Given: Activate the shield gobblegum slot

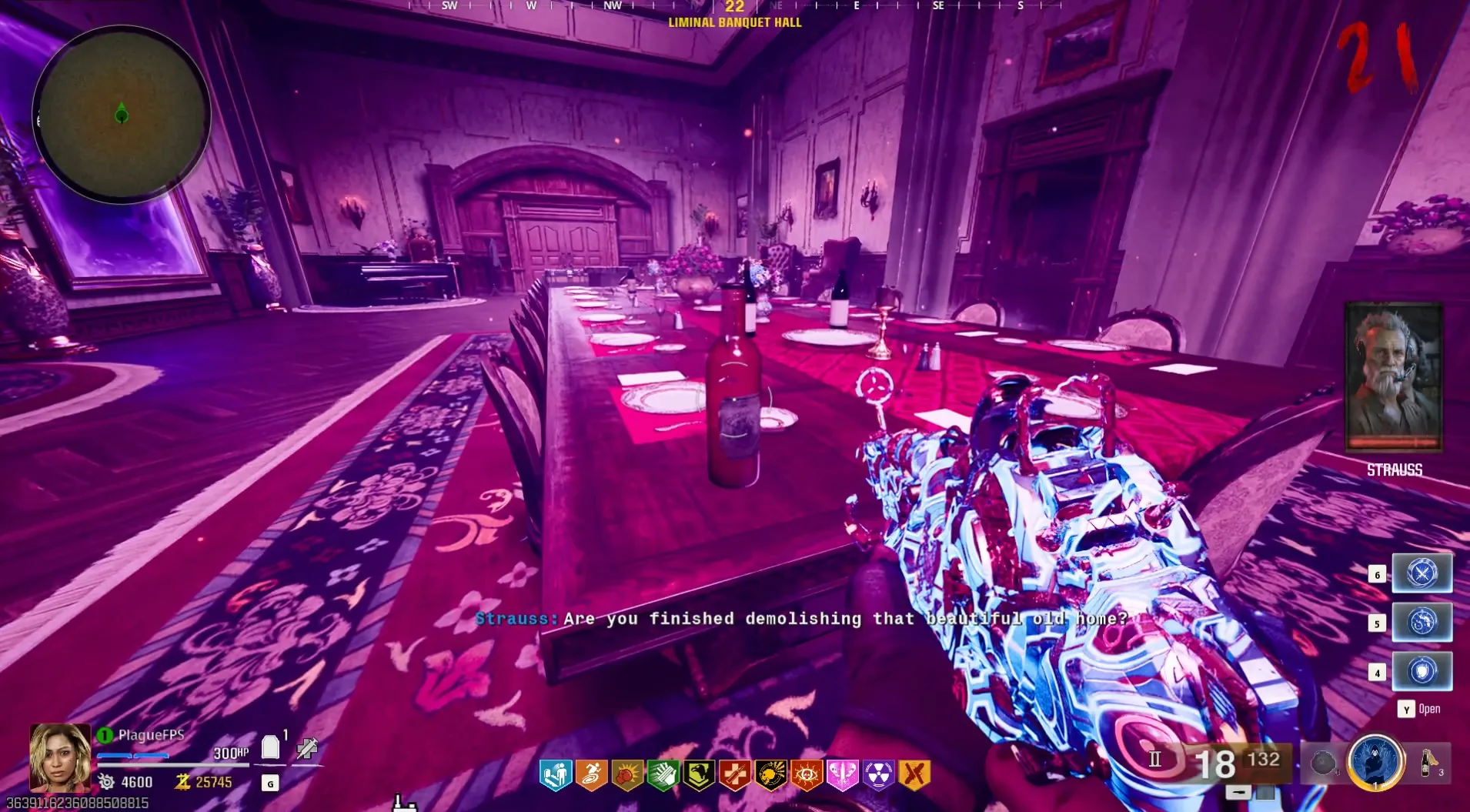Looking at the screenshot, I should 1422,671.
